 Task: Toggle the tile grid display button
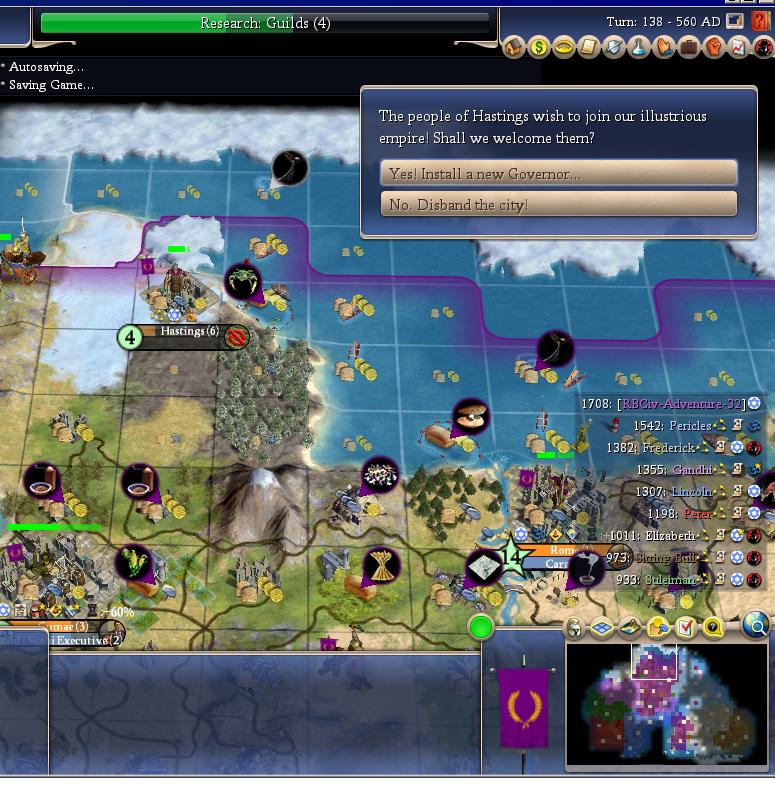click(x=601, y=627)
